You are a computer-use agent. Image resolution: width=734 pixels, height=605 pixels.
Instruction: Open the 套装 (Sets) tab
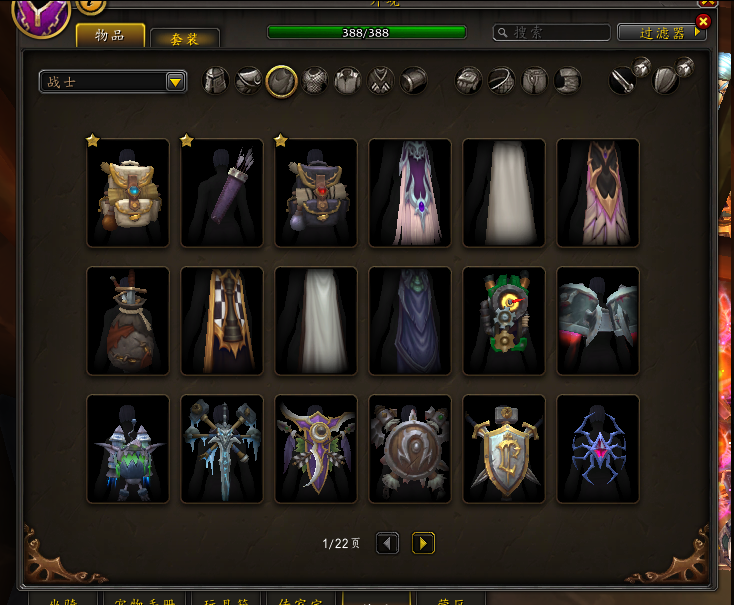coord(184,38)
